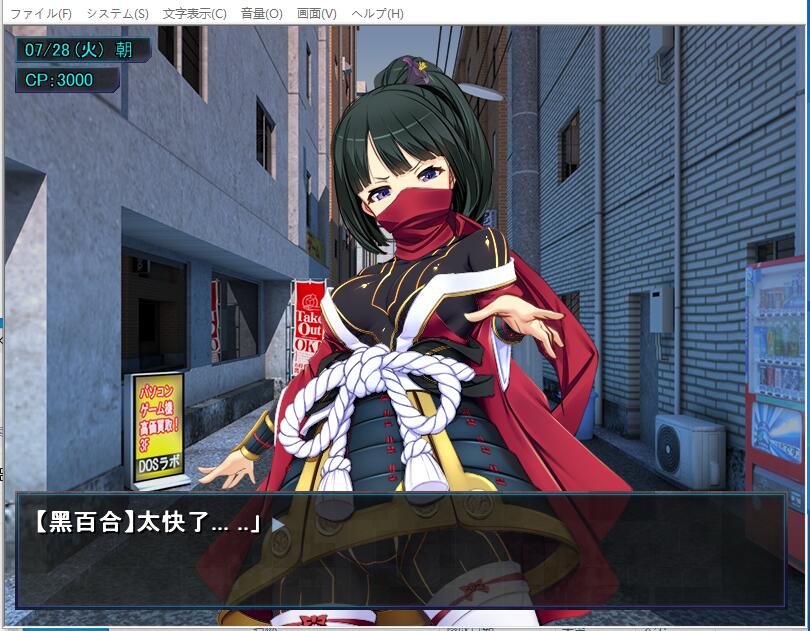Image resolution: width=810 pixels, height=631 pixels.
Task: Advance the 黒百合 dialogue text box
Action: tap(400, 550)
